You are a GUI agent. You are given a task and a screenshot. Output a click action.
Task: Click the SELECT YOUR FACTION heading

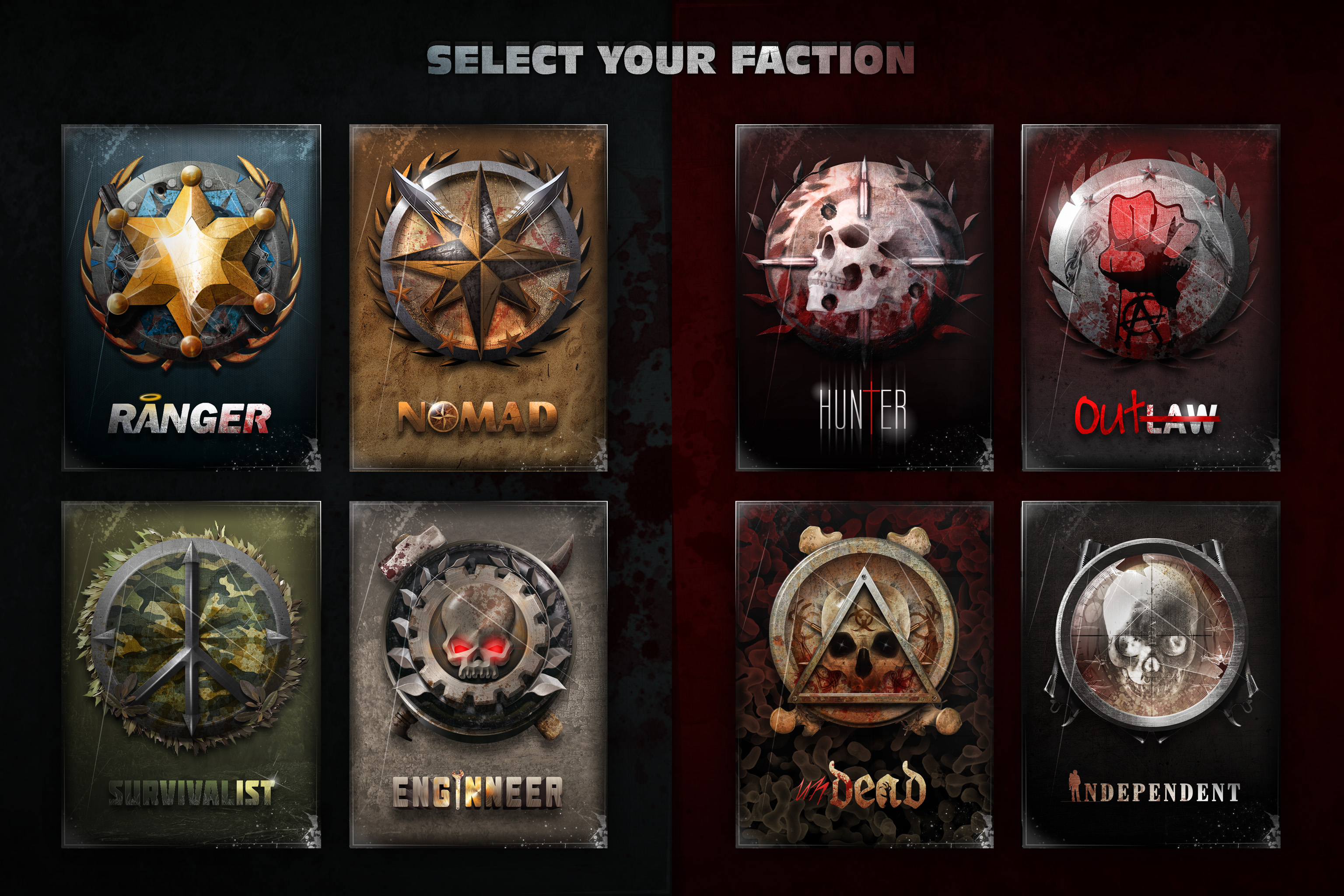672,60
